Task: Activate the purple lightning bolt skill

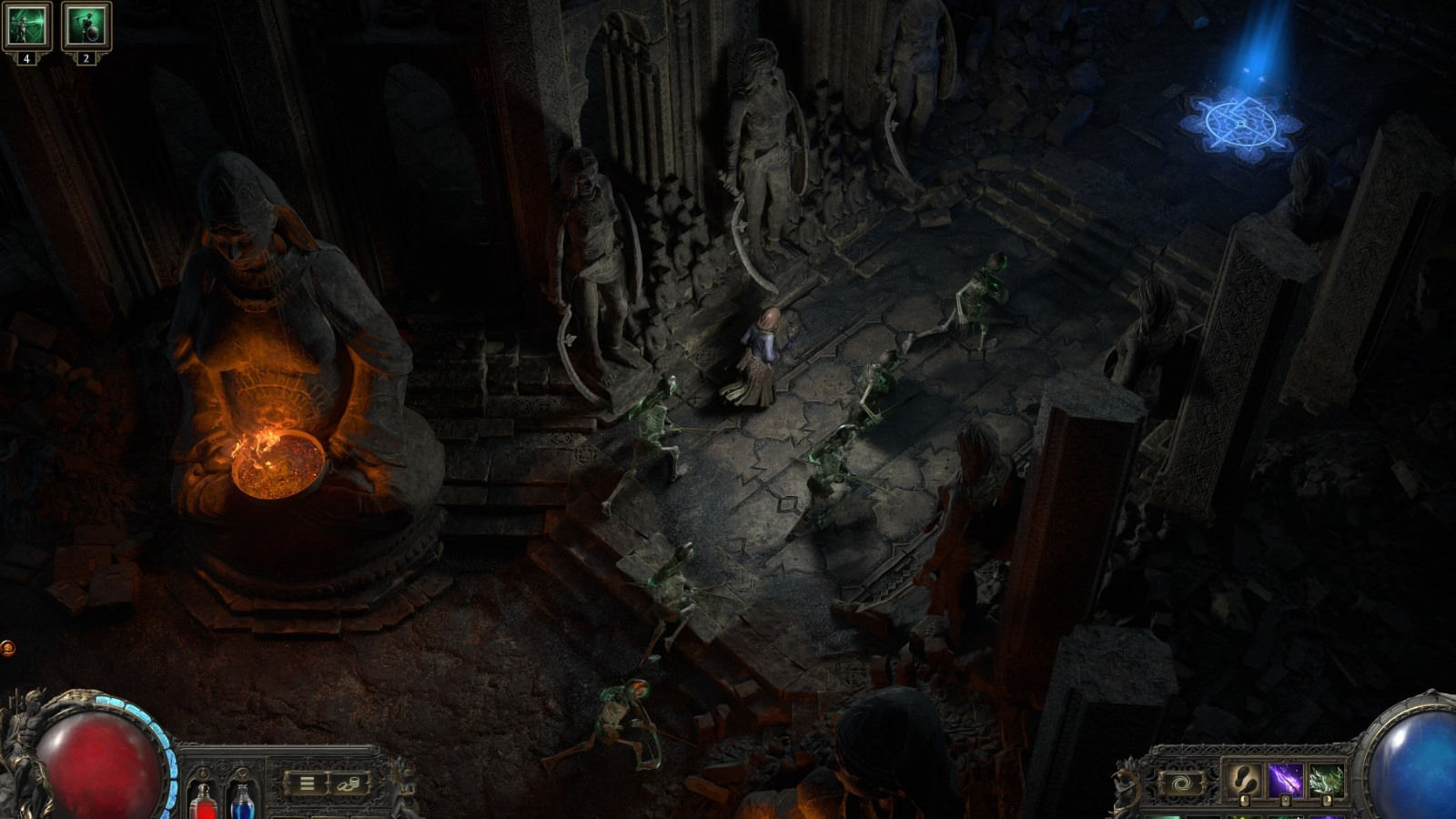Action: (x=1284, y=781)
